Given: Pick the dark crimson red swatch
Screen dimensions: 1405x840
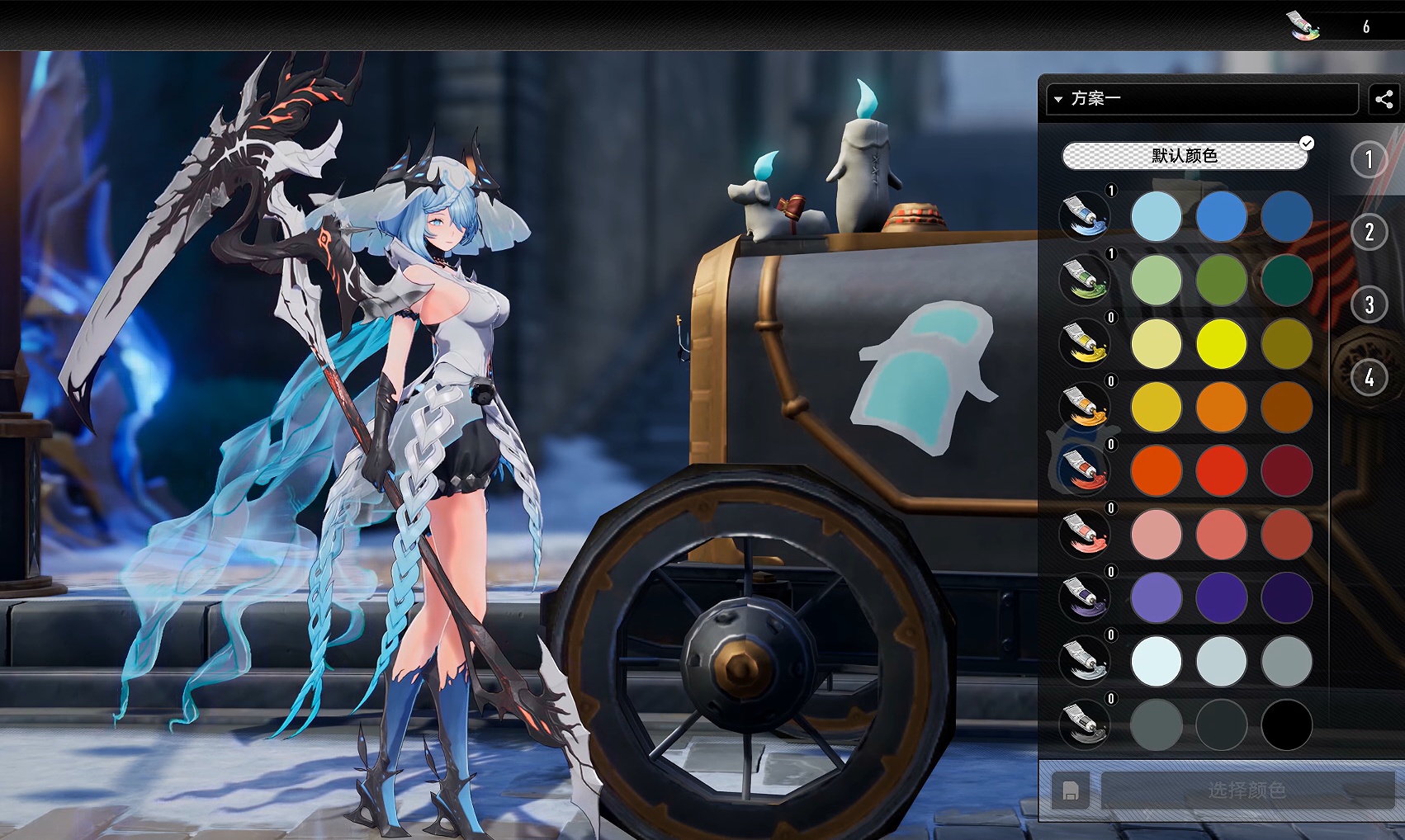Looking at the screenshot, I should tap(1286, 470).
